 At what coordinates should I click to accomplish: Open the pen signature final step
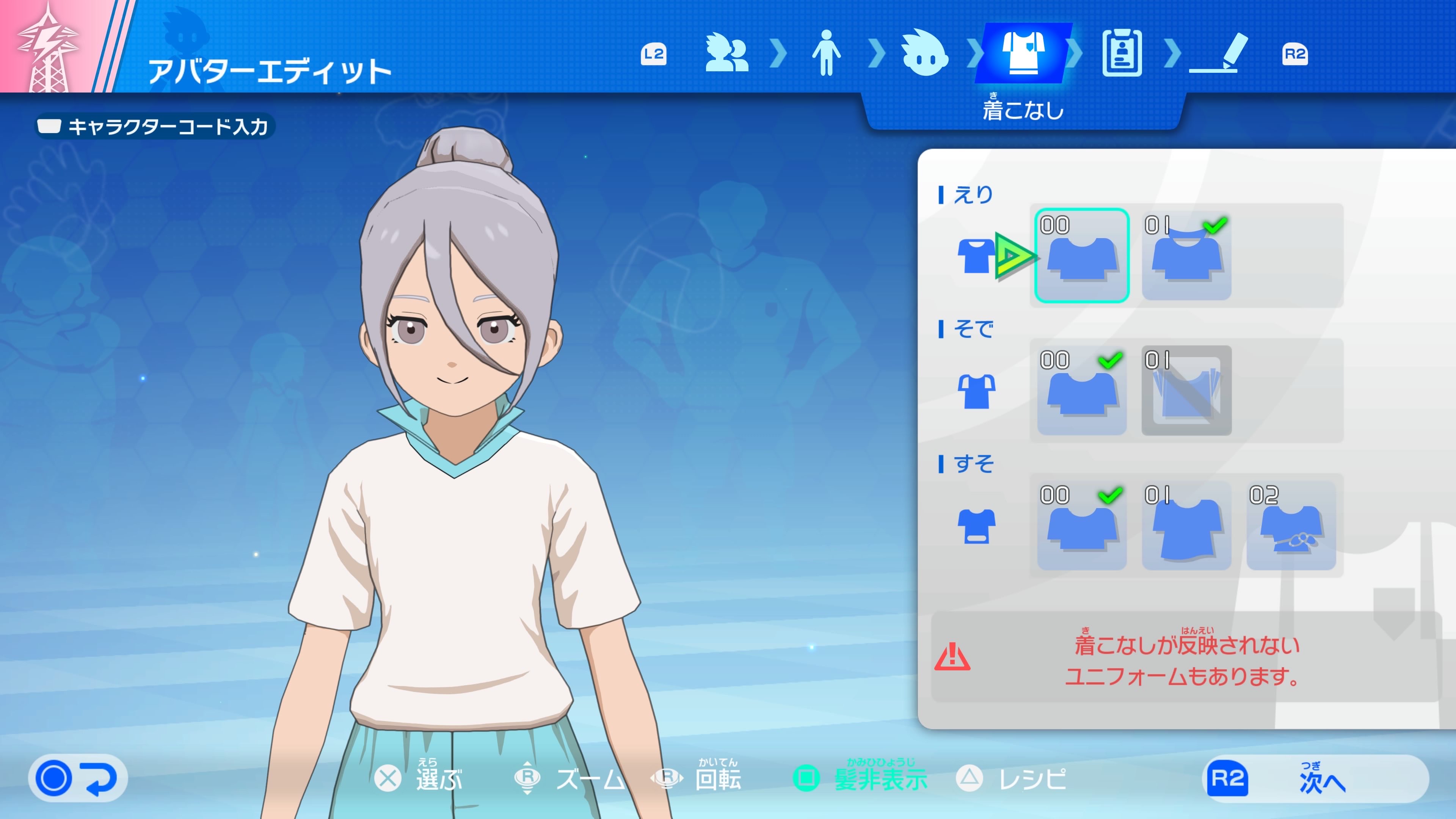click(1220, 53)
